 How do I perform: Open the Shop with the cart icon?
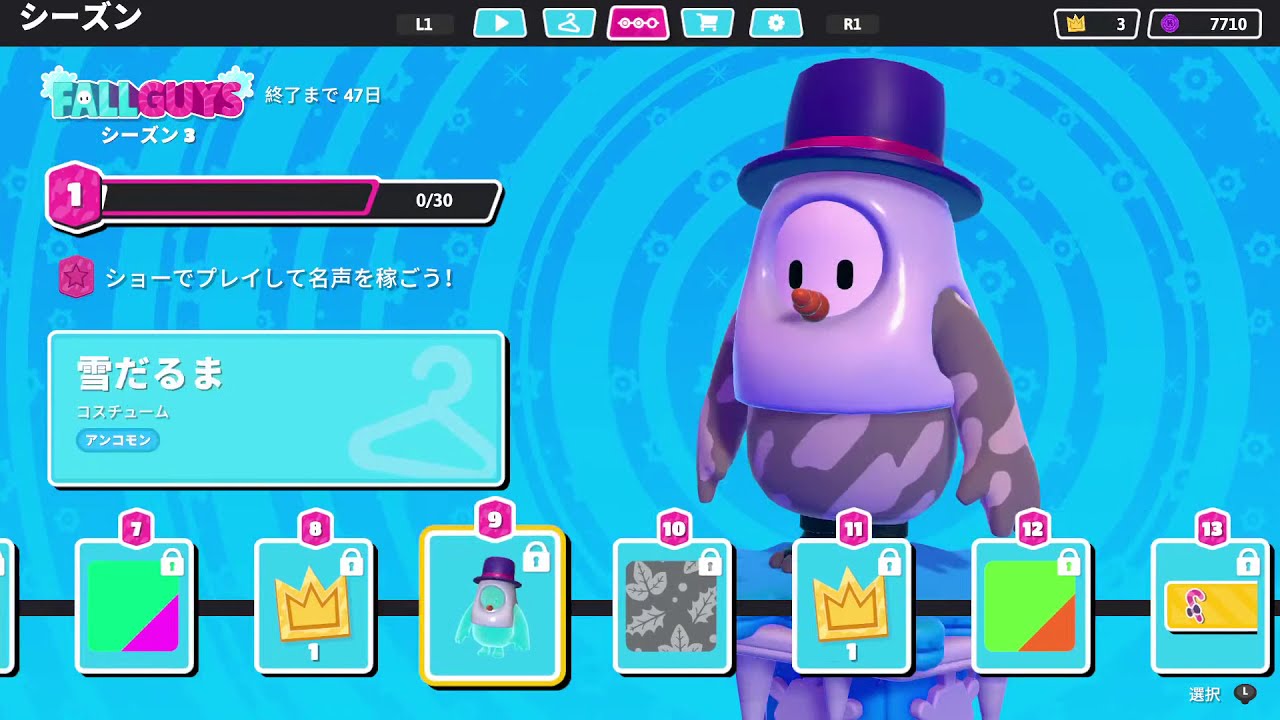(707, 23)
